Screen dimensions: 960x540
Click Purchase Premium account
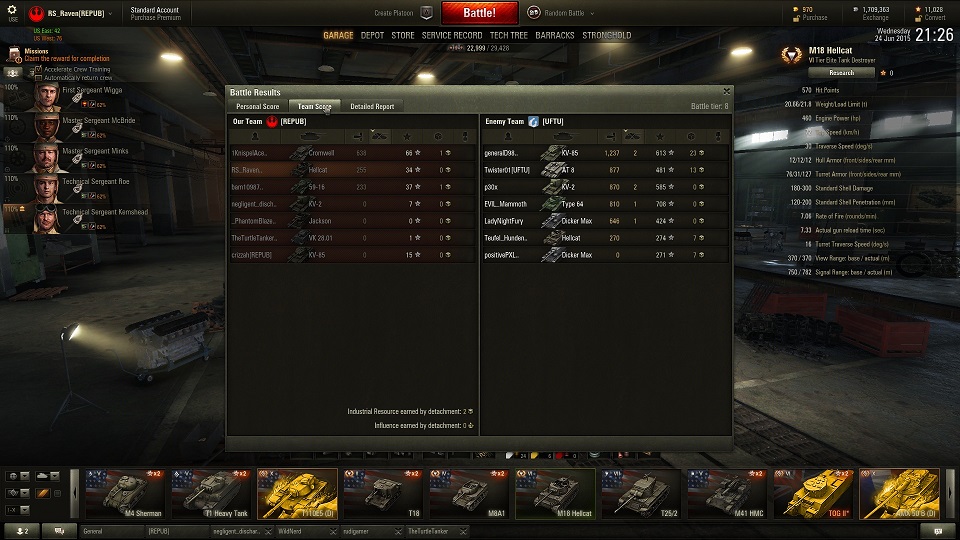[x=155, y=18]
